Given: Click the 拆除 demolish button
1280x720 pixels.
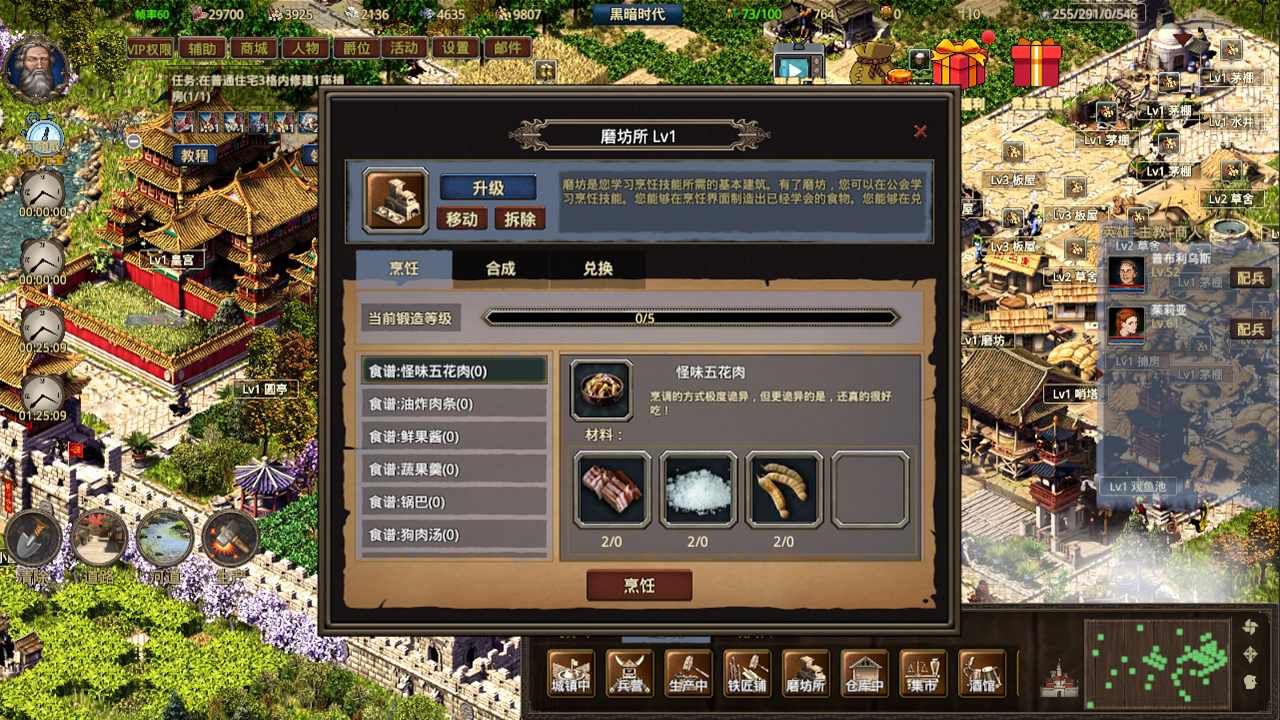Looking at the screenshot, I should [519, 218].
